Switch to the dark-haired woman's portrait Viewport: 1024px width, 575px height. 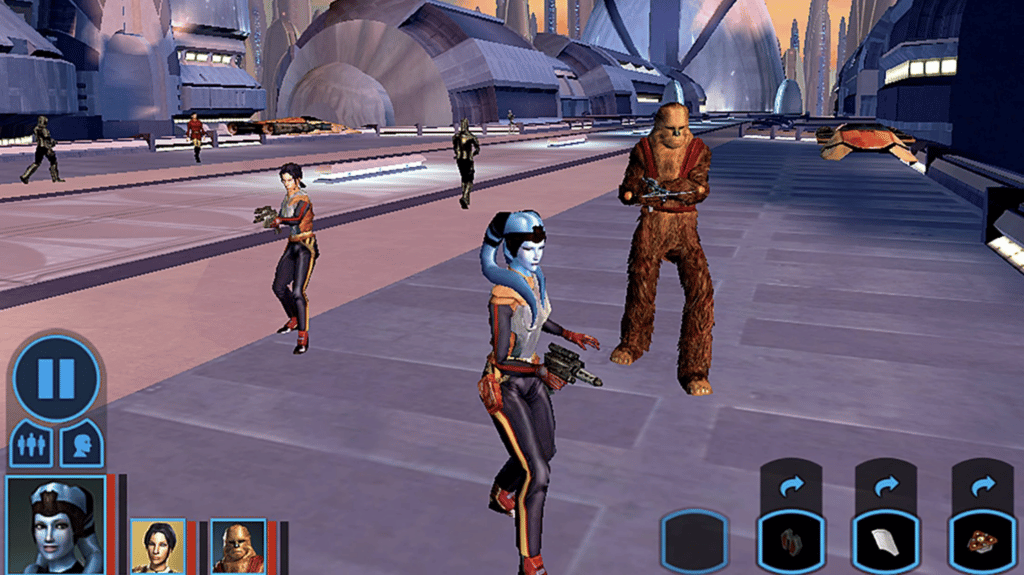click(x=158, y=546)
